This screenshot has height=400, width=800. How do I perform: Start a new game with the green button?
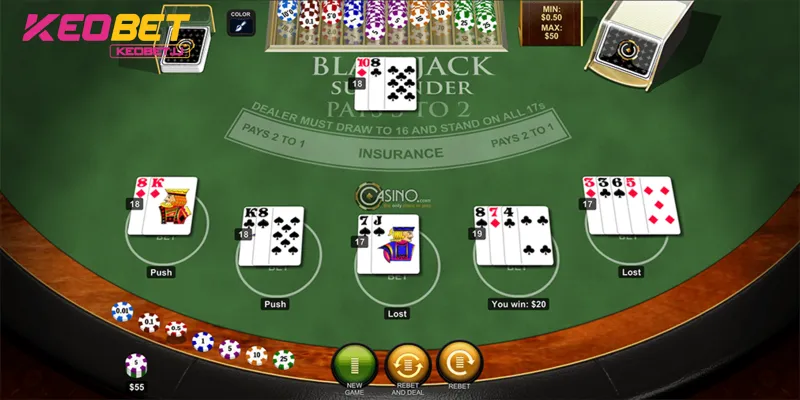point(353,362)
